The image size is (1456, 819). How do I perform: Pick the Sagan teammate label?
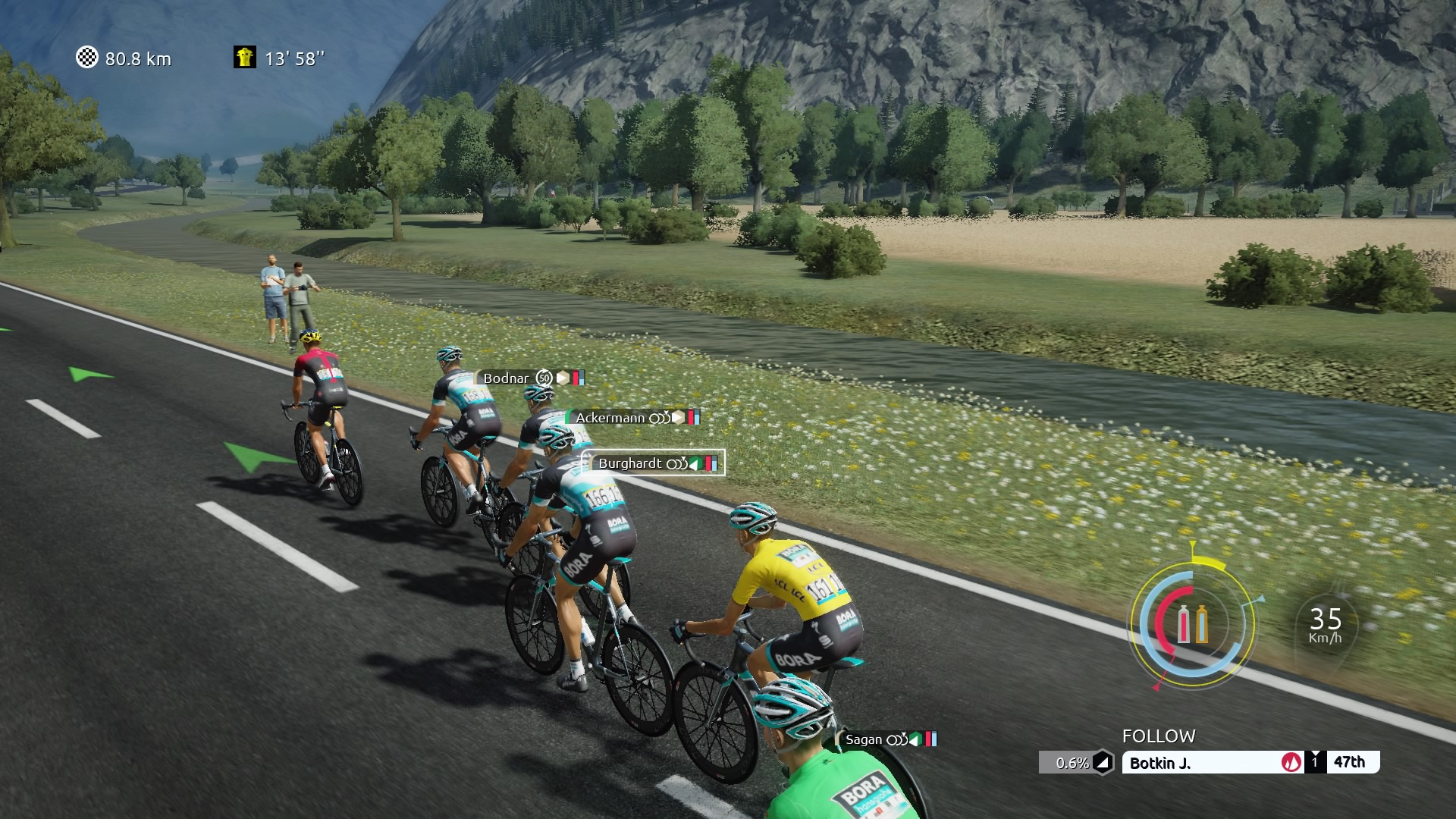coord(889,739)
